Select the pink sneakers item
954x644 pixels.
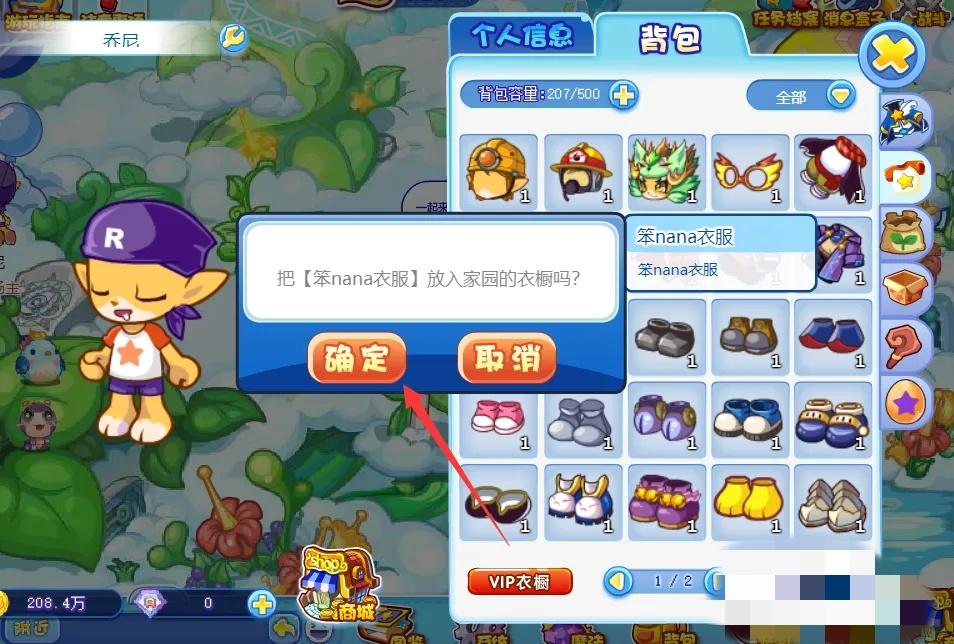coord(497,418)
